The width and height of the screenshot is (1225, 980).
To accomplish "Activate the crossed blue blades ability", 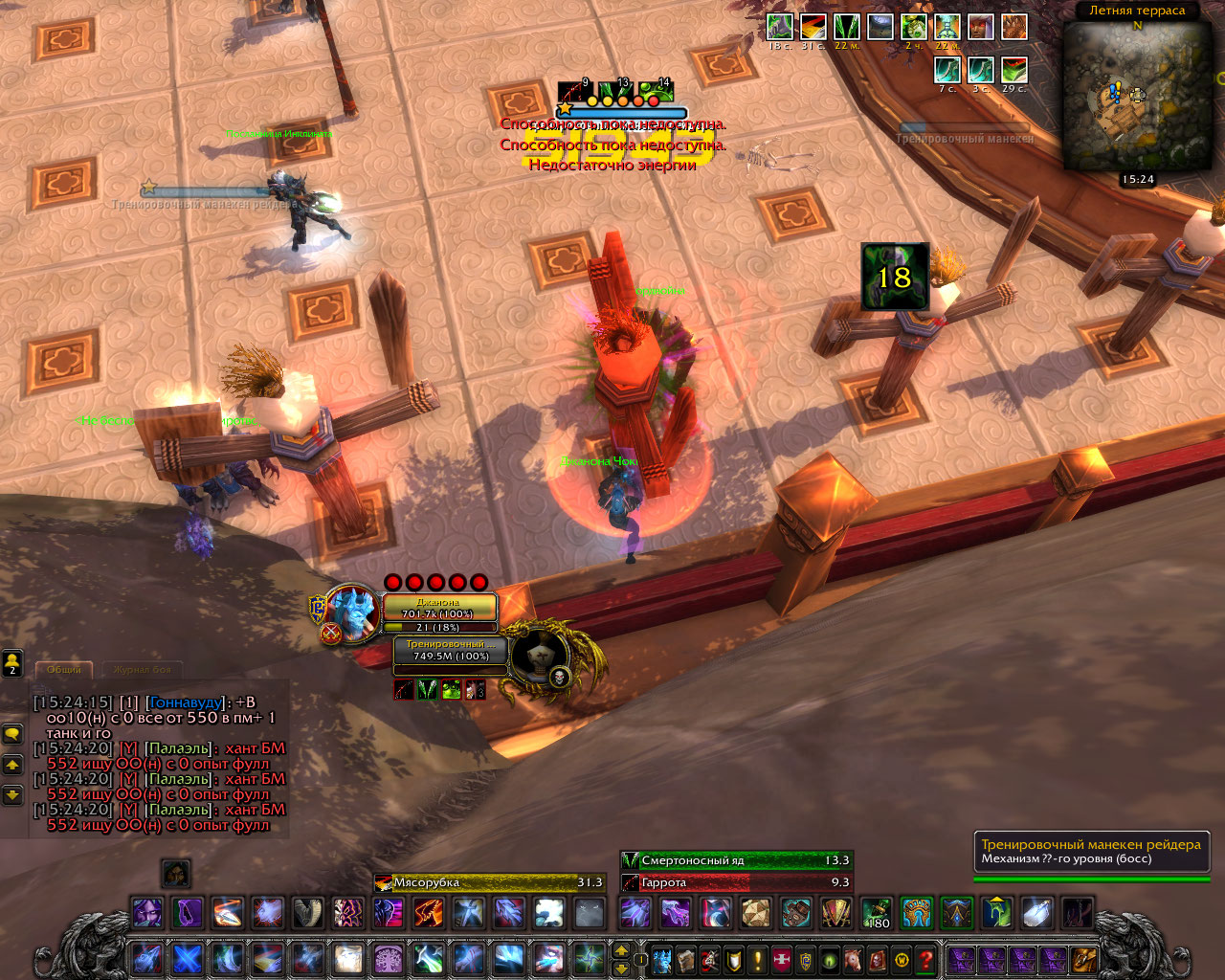I will pos(188,958).
